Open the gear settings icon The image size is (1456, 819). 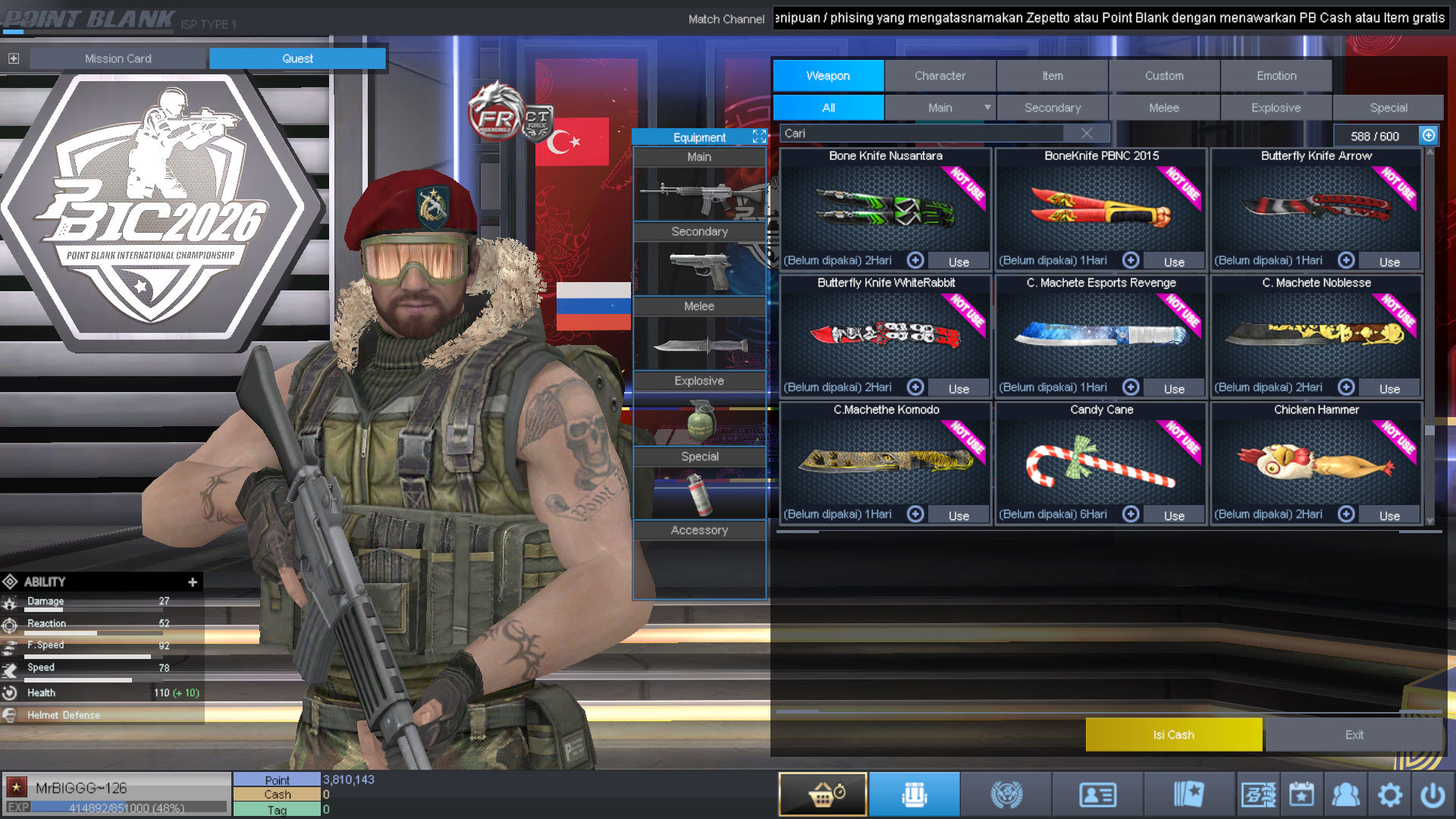tap(1390, 795)
